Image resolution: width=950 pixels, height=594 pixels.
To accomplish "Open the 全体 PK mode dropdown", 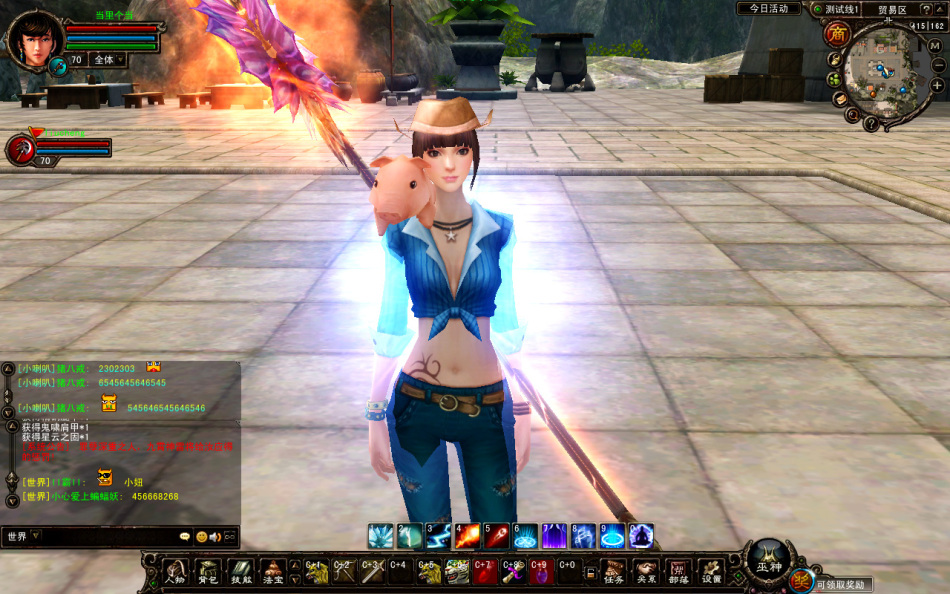I will point(108,60).
